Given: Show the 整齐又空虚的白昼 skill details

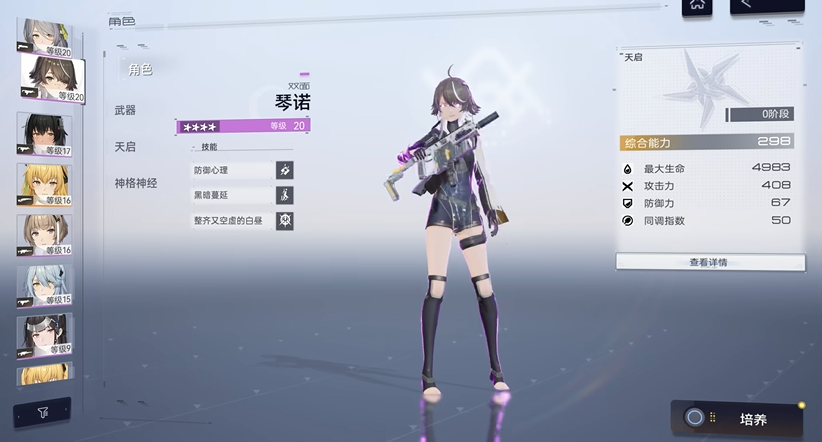Looking at the screenshot, I should pos(243,220).
